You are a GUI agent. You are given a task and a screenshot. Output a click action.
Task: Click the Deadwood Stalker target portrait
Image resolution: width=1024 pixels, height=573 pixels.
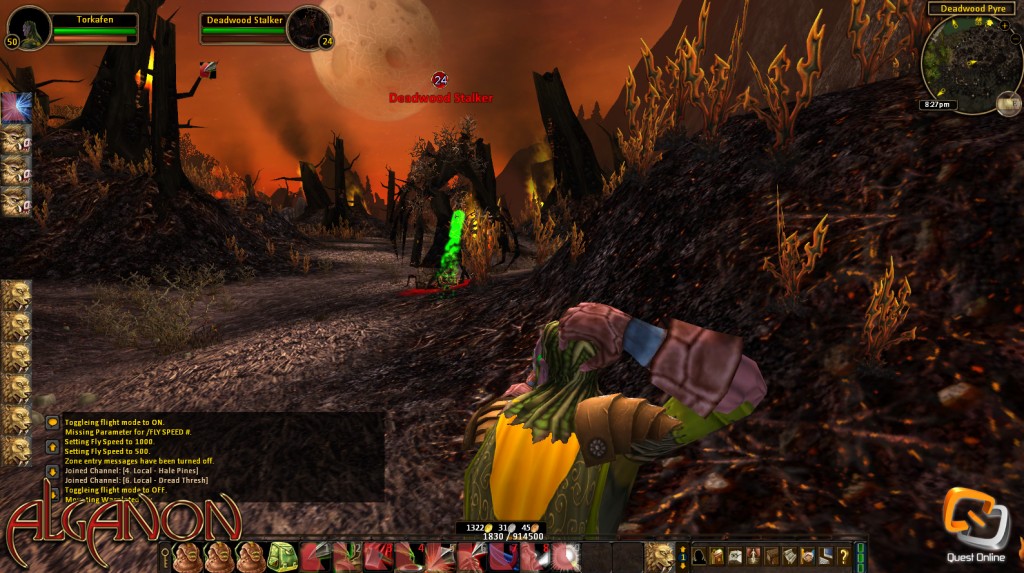[x=309, y=27]
